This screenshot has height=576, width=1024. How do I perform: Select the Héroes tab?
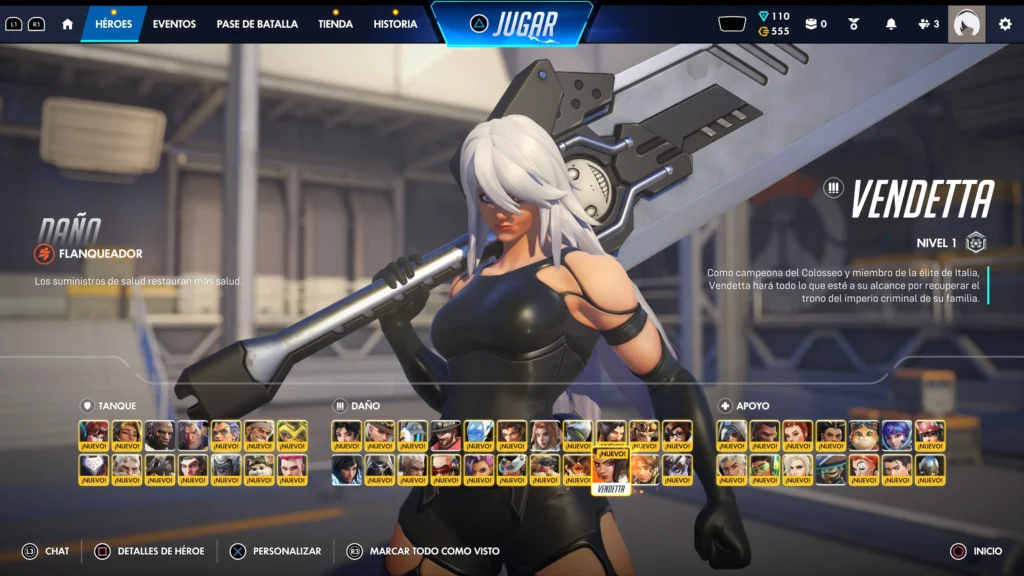click(113, 24)
